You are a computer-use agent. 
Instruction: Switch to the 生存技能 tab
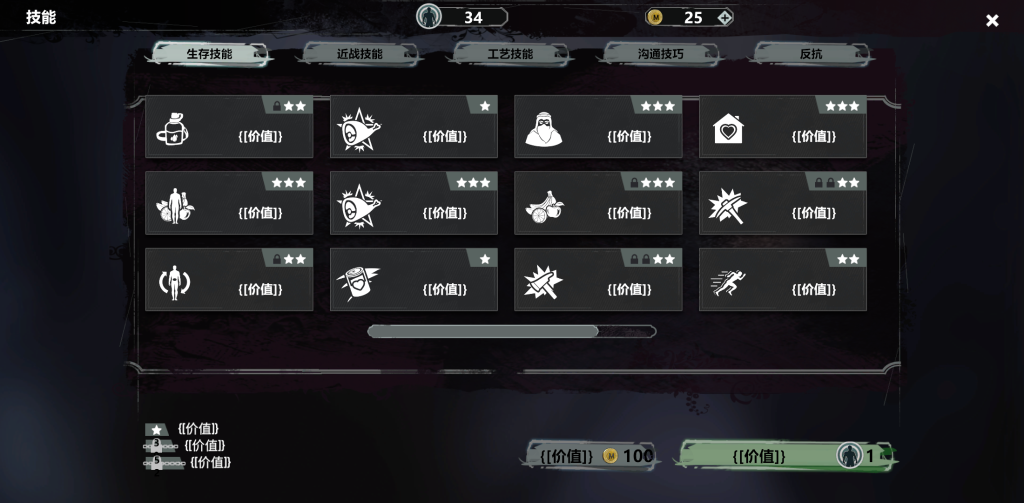pyautogui.click(x=209, y=54)
